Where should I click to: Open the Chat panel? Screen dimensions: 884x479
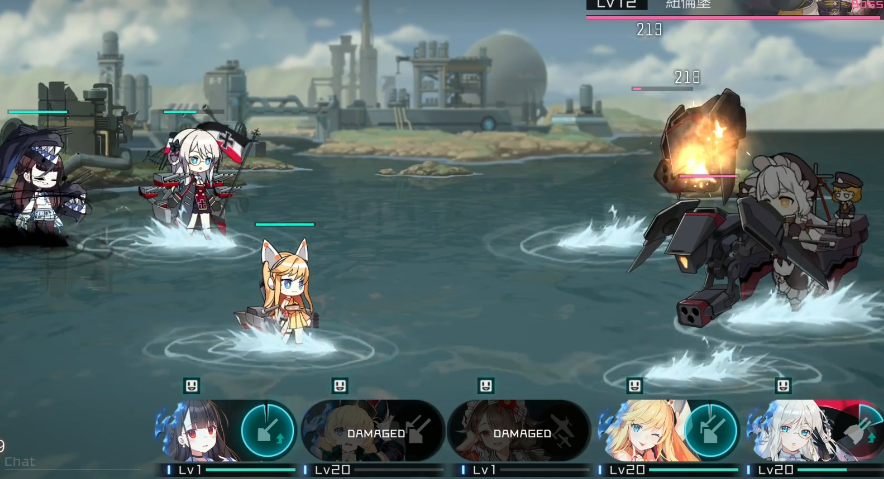tap(20, 462)
